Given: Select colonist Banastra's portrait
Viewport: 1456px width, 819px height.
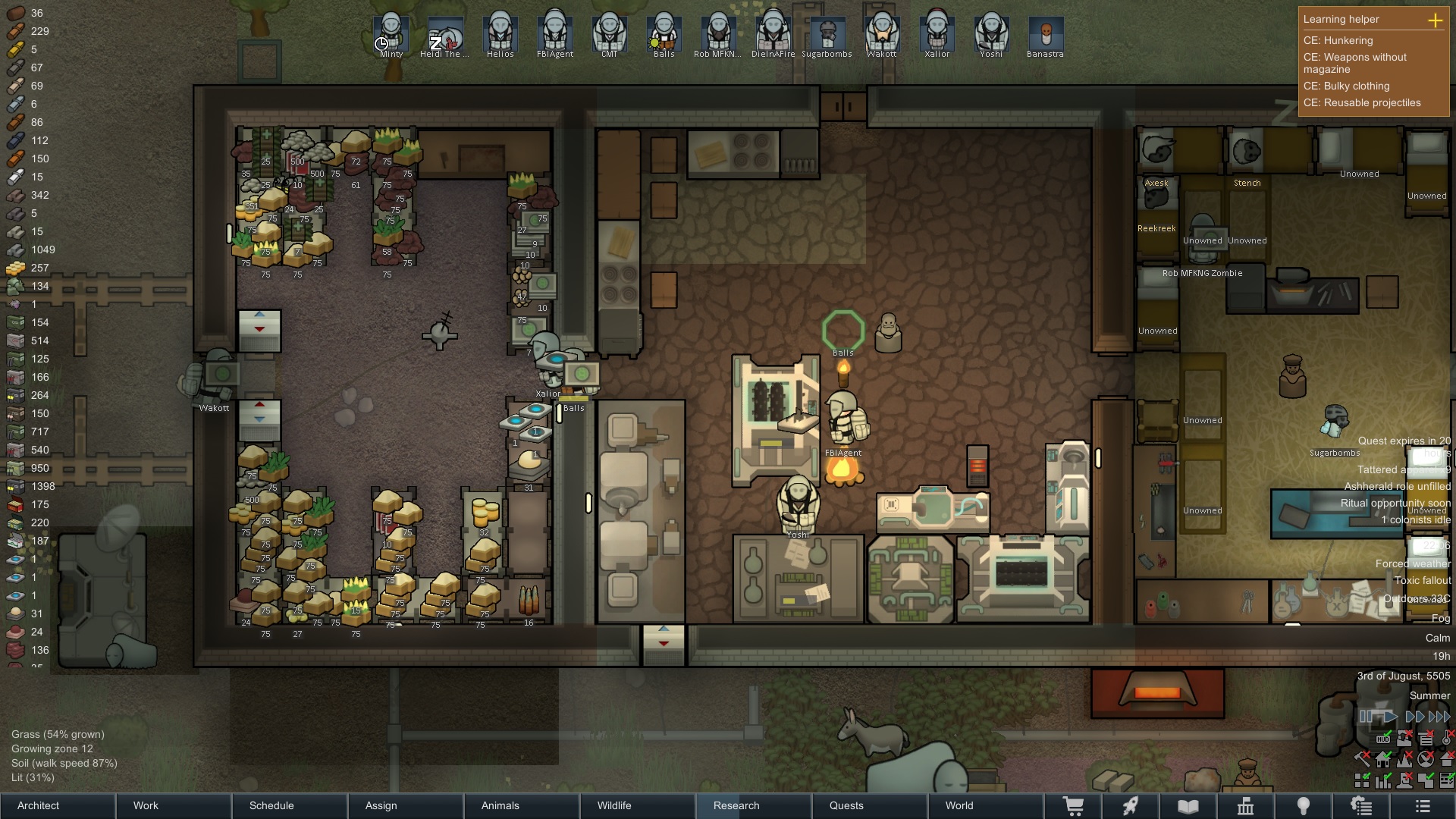Looking at the screenshot, I should click(1046, 34).
